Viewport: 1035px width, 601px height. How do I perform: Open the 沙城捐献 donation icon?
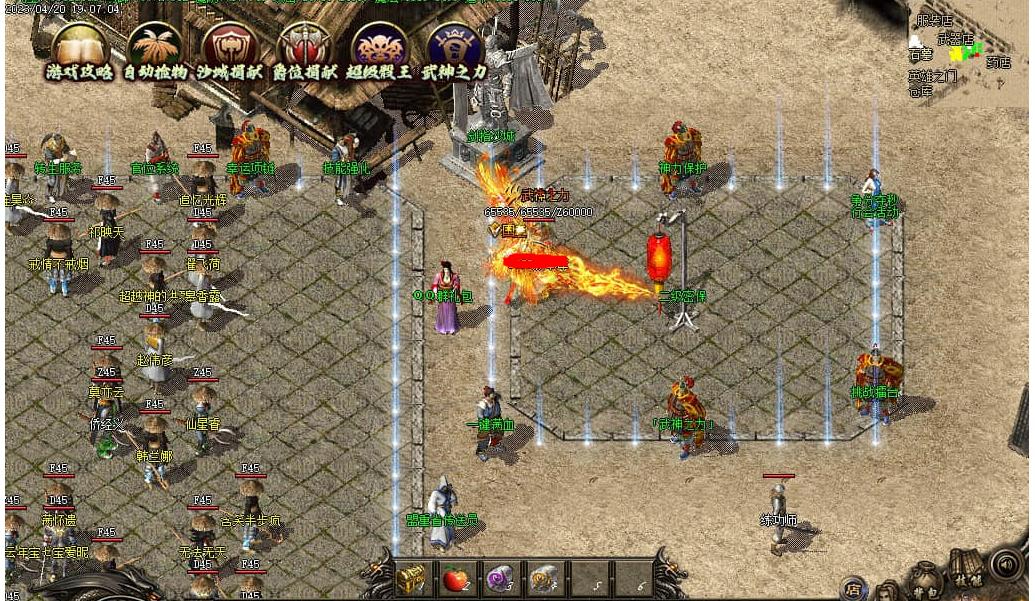click(229, 45)
